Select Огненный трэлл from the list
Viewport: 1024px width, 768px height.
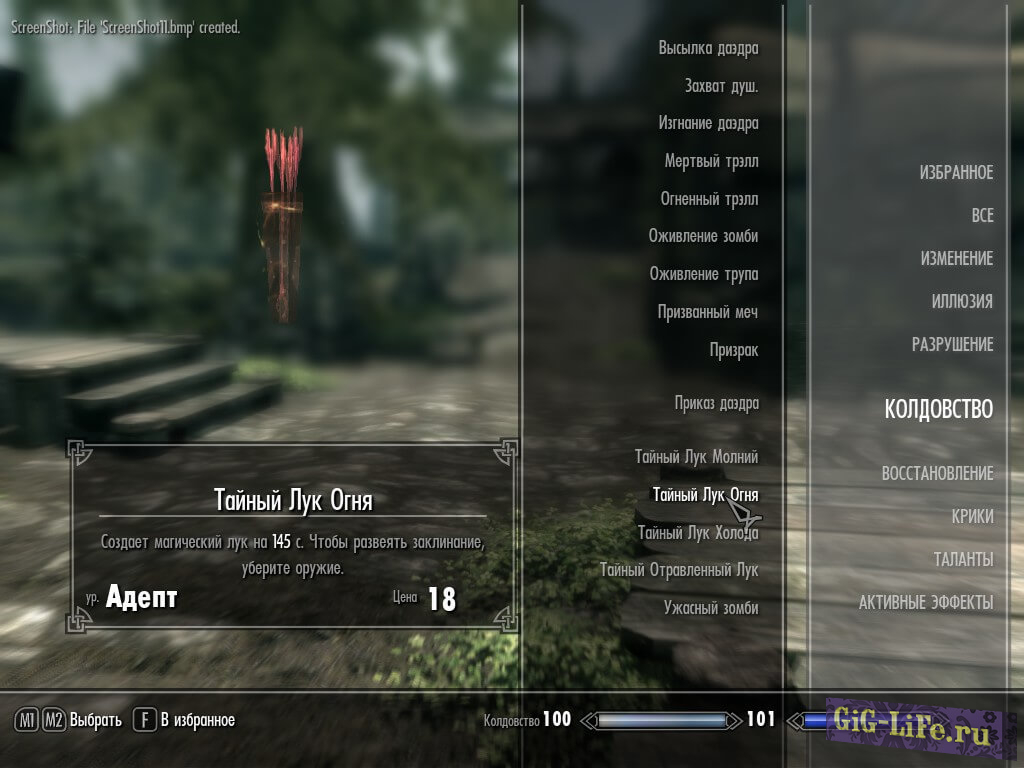click(x=709, y=199)
